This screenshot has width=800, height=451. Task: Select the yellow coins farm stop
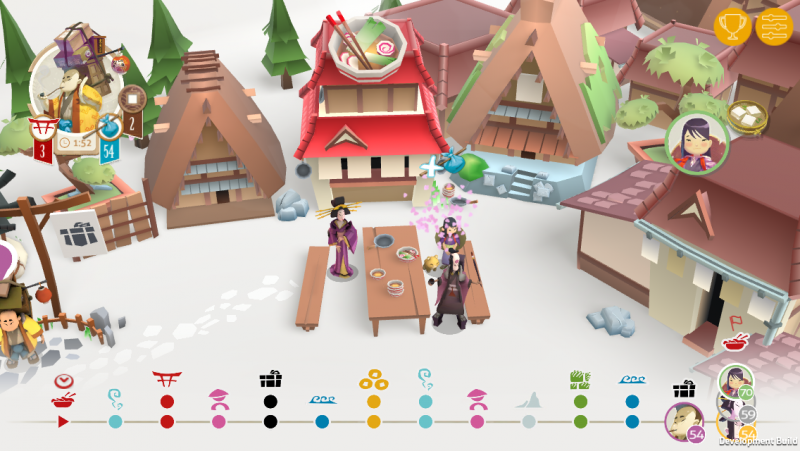click(374, 401)
